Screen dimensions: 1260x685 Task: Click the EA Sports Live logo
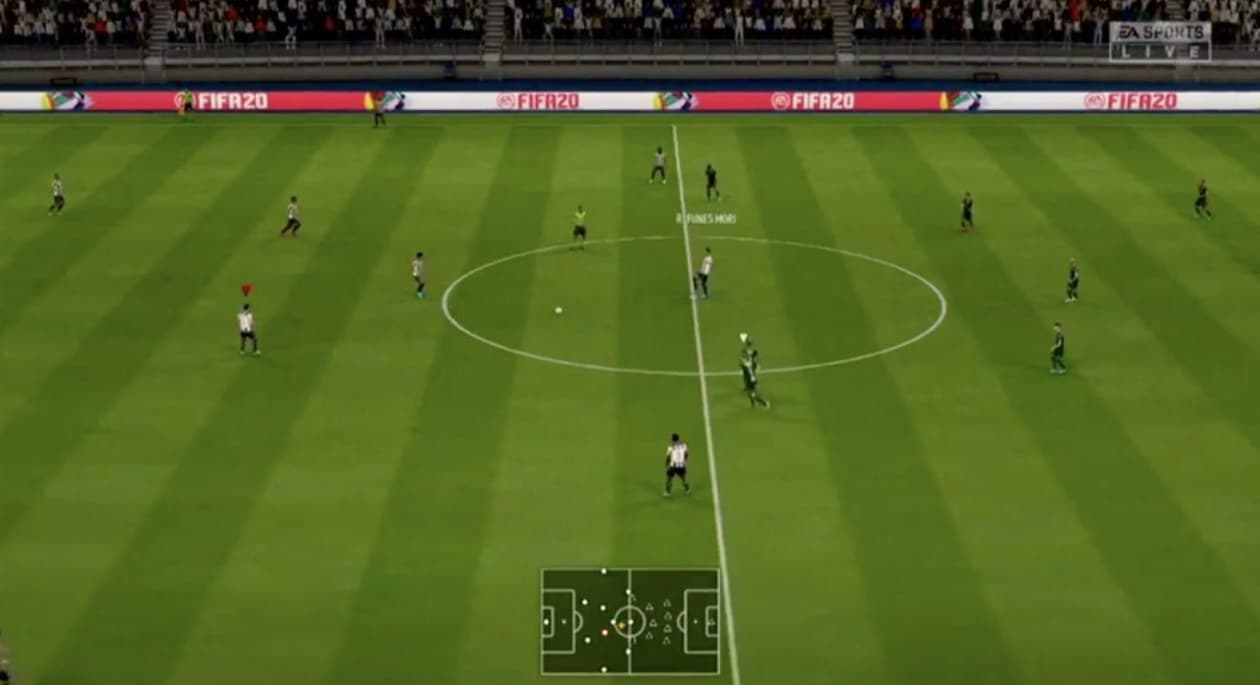(x=1160, y=41)
